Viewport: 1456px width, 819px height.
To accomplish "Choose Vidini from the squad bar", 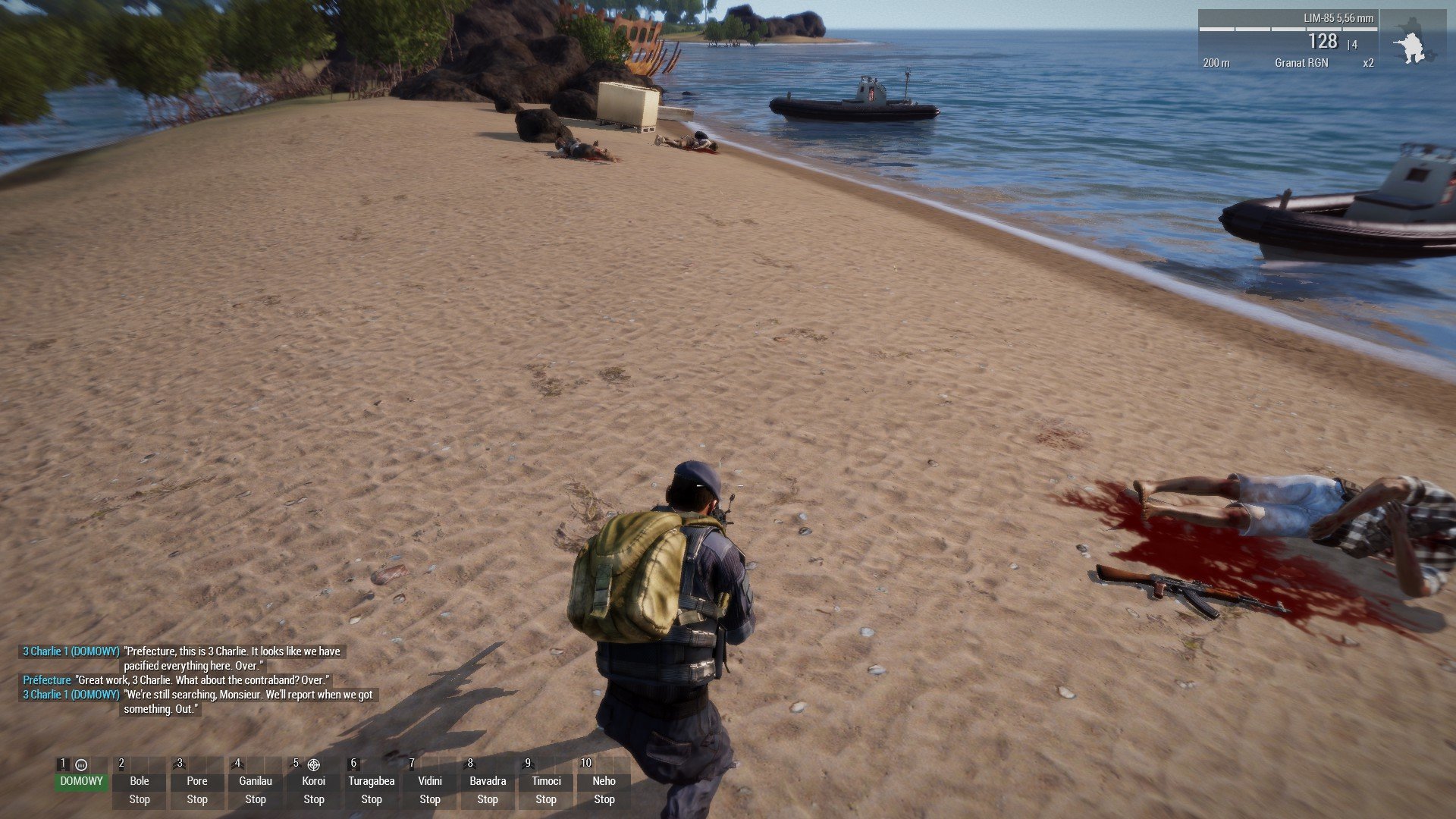I will (430, 781).
